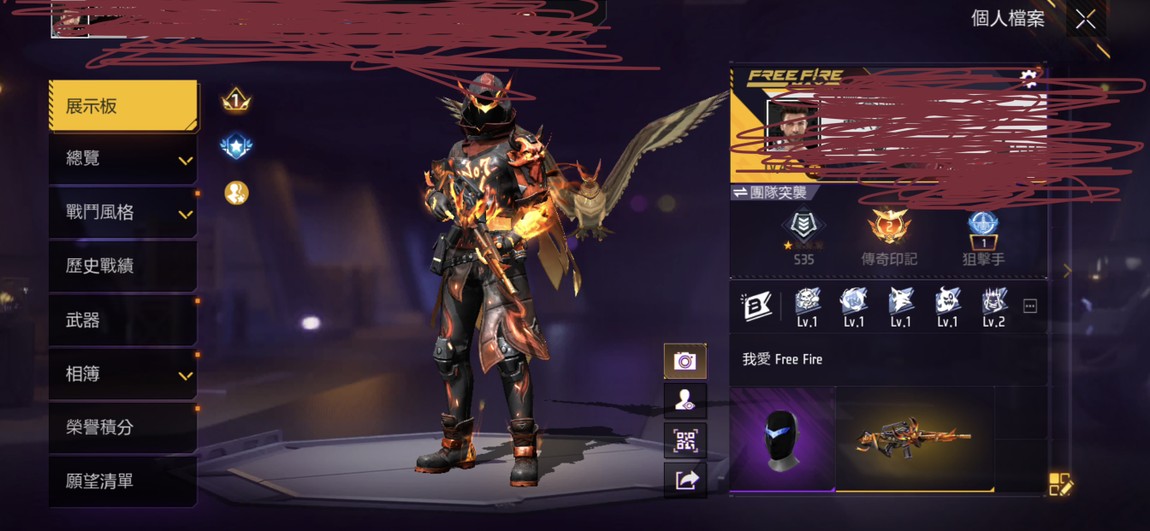Show the 歷史戰績 page

click(x=122, y=266)
